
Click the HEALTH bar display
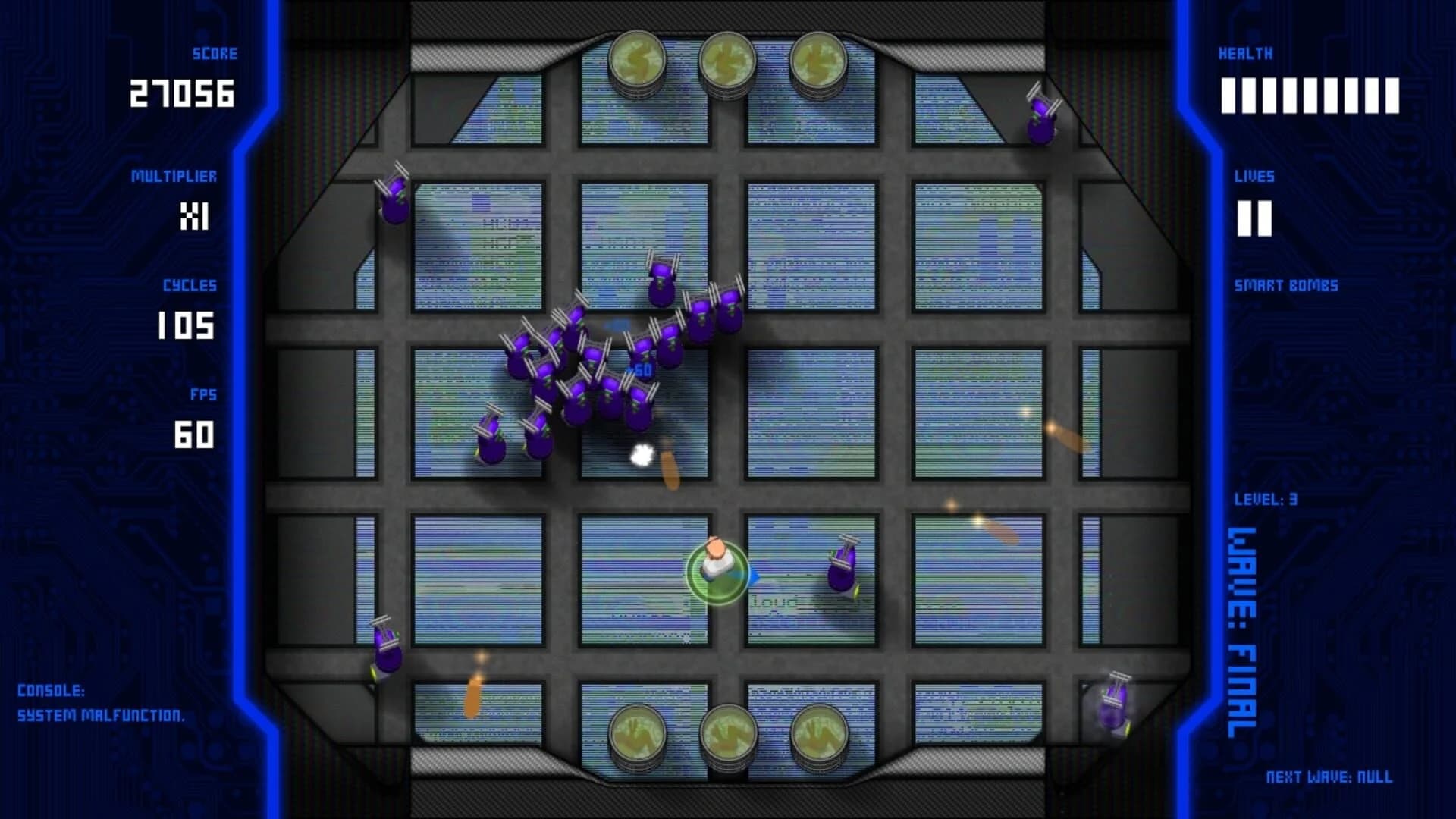point(1309,95)
